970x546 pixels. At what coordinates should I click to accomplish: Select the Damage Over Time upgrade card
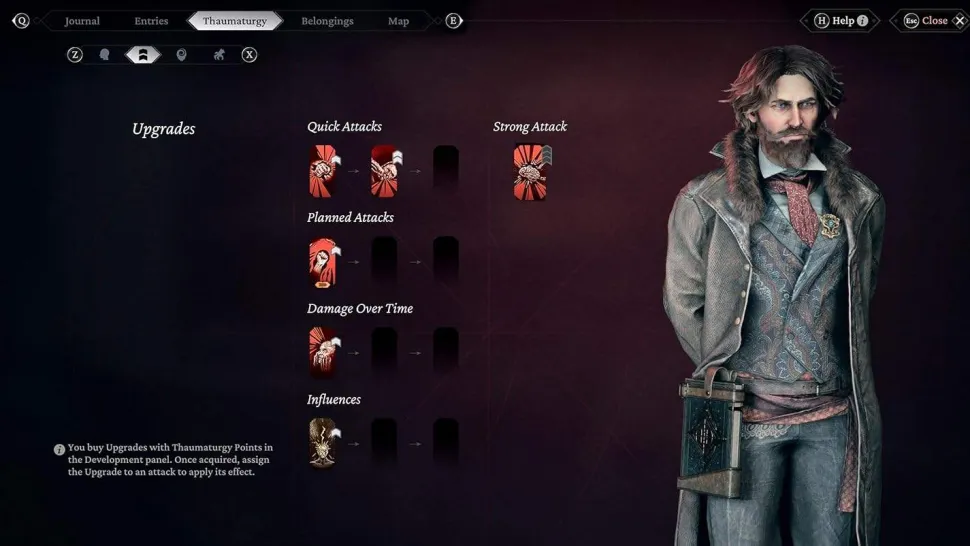click(x=324, y=352)
